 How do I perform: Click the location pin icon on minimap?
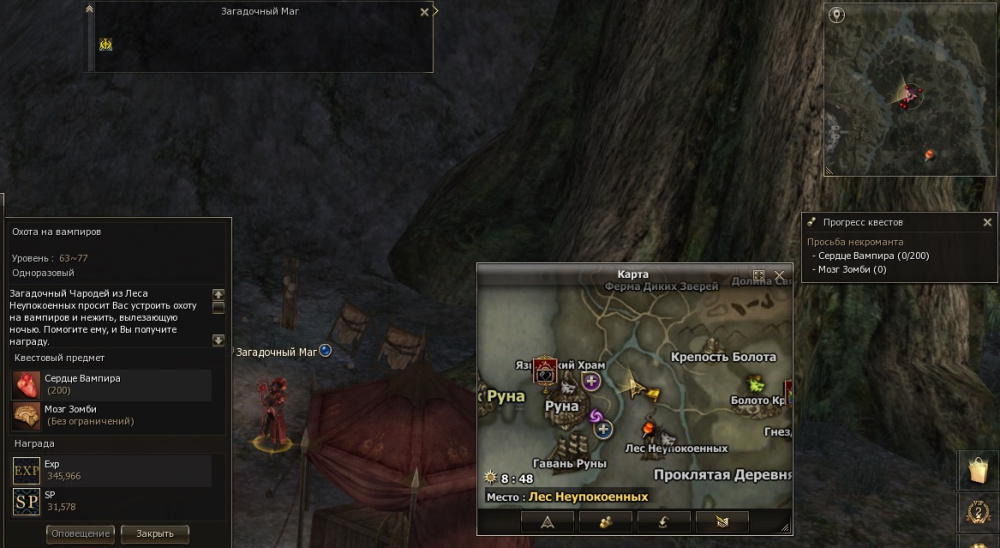[x=837, y=16]
